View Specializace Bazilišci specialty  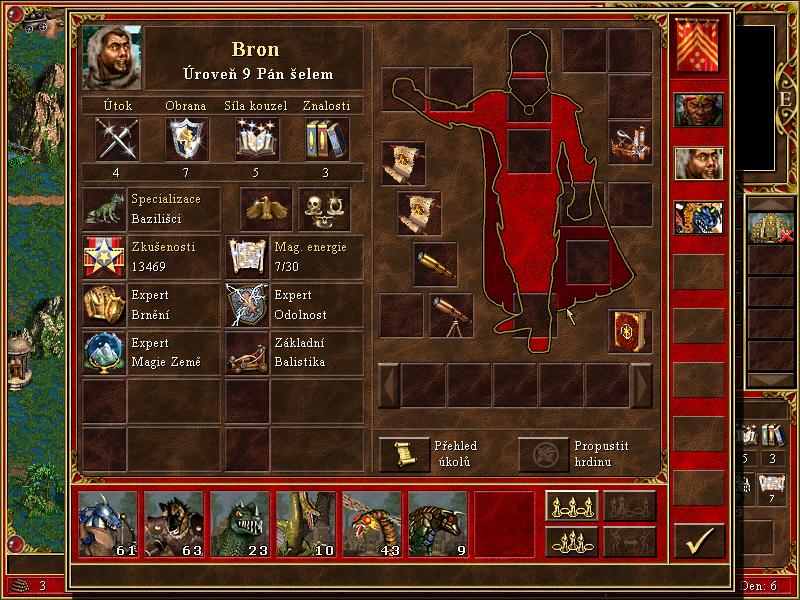(105, 208)
